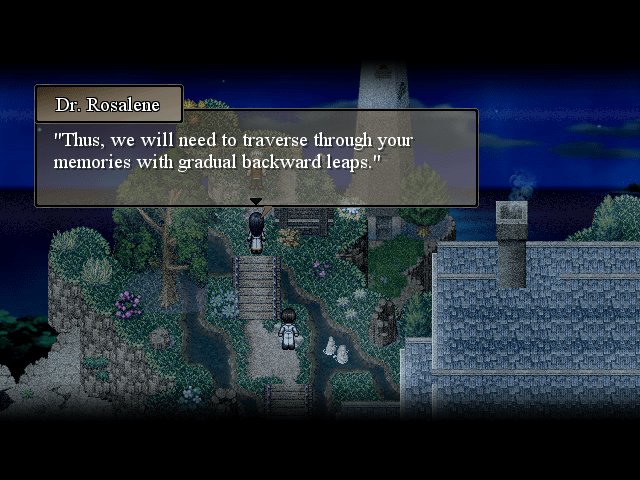Click the dialogue continue arrow indicator

coord(256,202)
